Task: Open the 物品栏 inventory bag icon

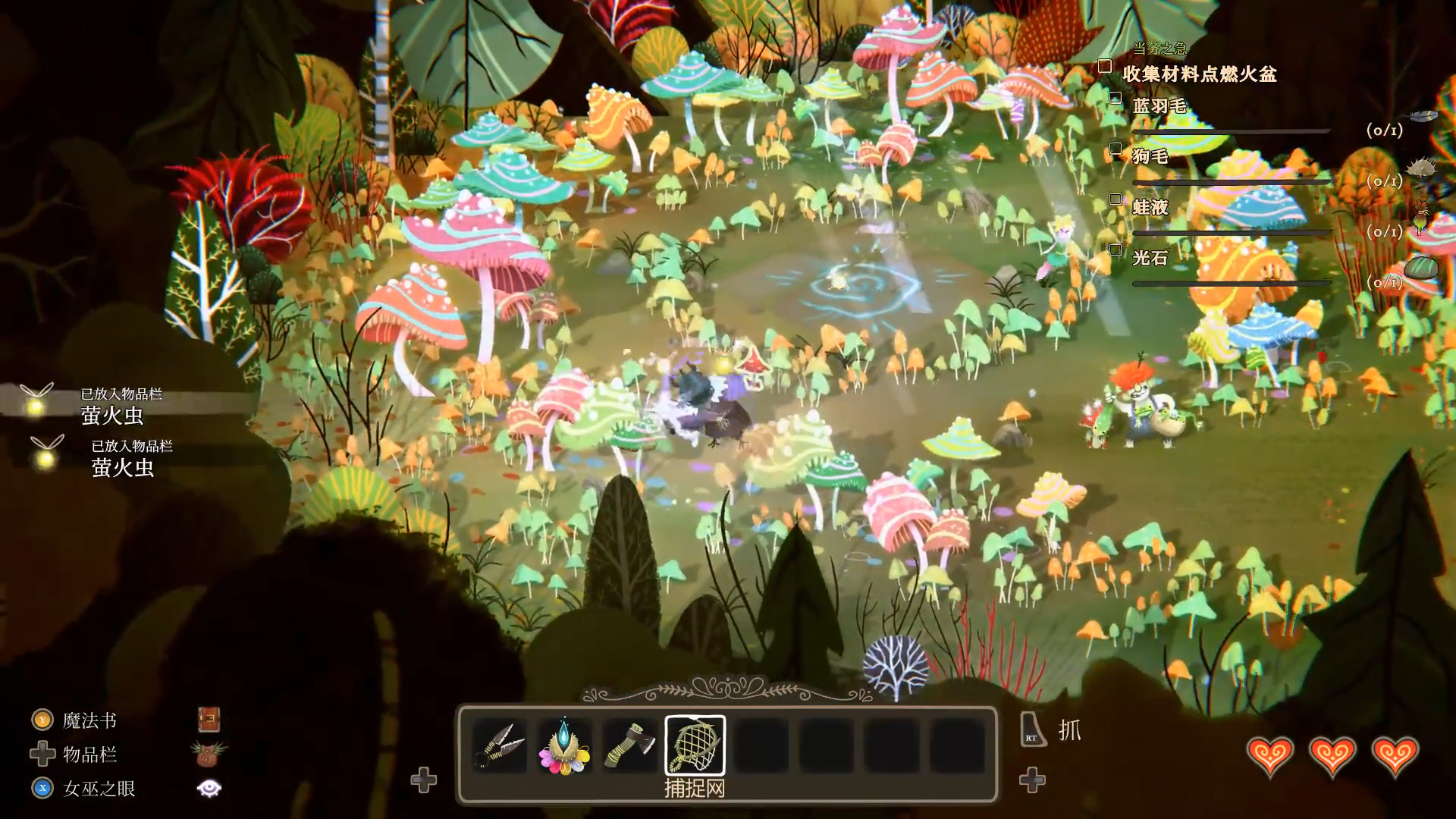Action: (x=209, y=755)
